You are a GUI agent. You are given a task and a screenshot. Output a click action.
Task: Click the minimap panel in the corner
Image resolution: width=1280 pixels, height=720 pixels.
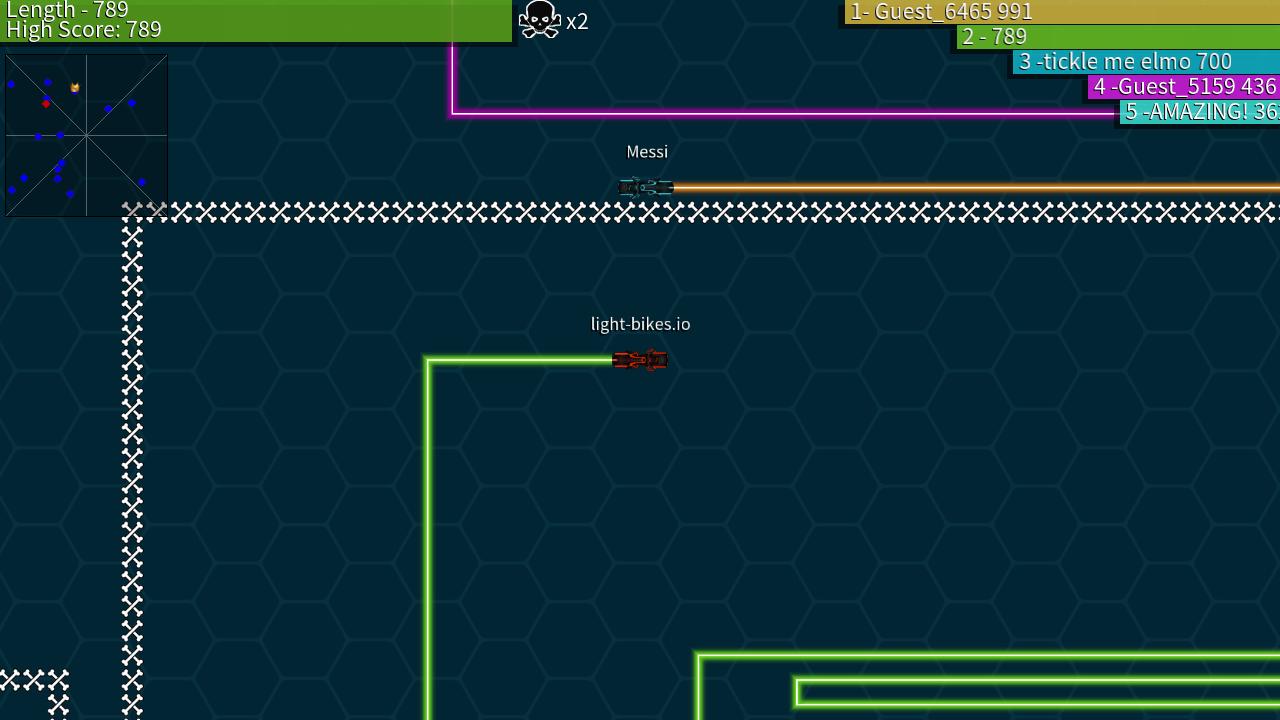click(x=86, y=135)
